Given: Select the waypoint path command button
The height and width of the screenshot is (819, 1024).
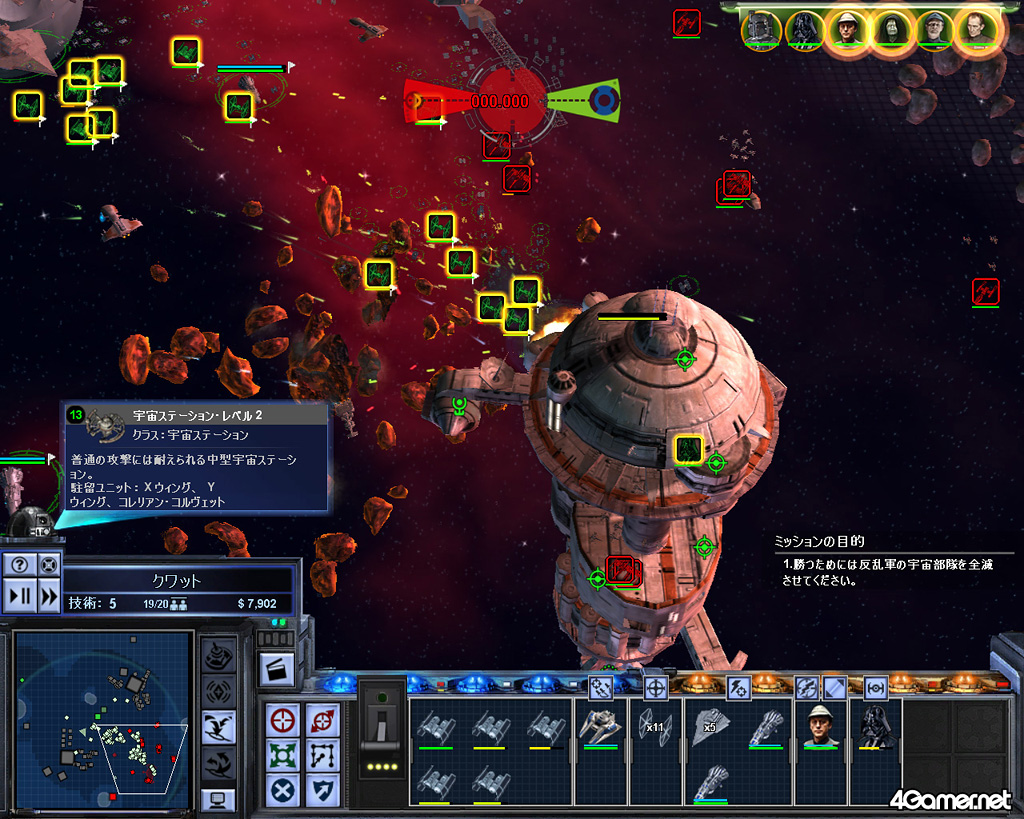Looking at the screenshot, I should [x=323, y=755].
